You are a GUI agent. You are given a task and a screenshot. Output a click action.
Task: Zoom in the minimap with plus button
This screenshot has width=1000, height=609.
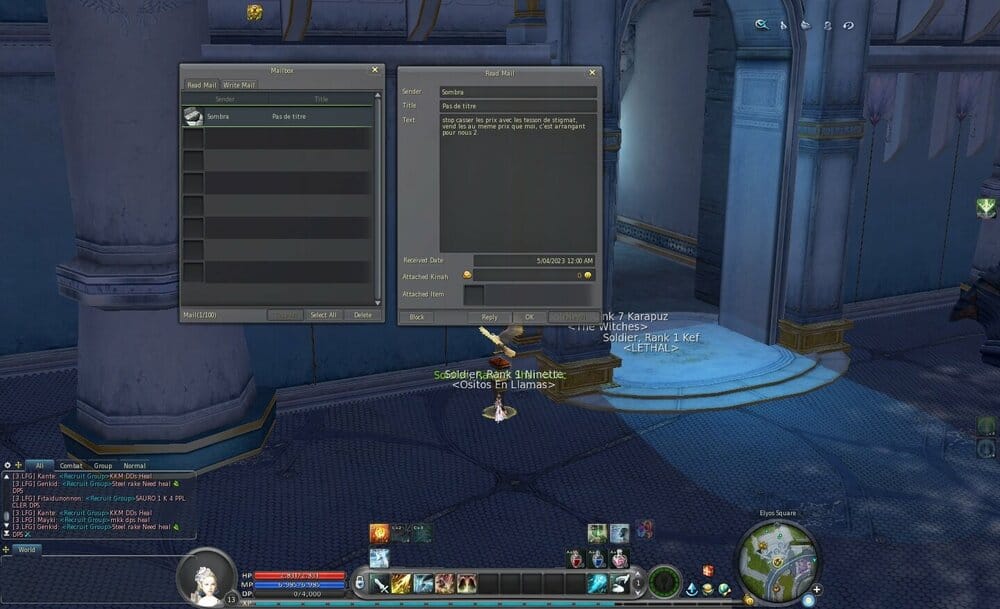(x=817, y=589)
